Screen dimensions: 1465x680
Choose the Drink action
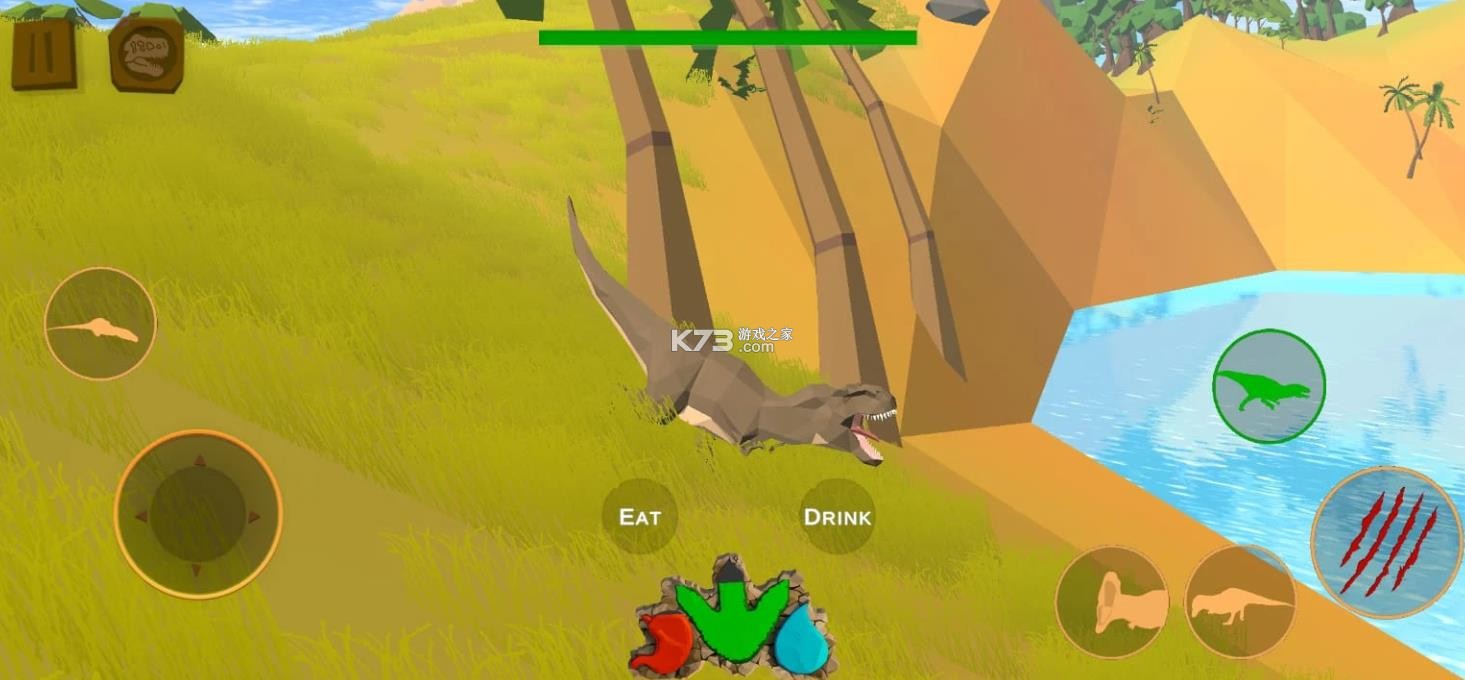(x=837, y=517)
